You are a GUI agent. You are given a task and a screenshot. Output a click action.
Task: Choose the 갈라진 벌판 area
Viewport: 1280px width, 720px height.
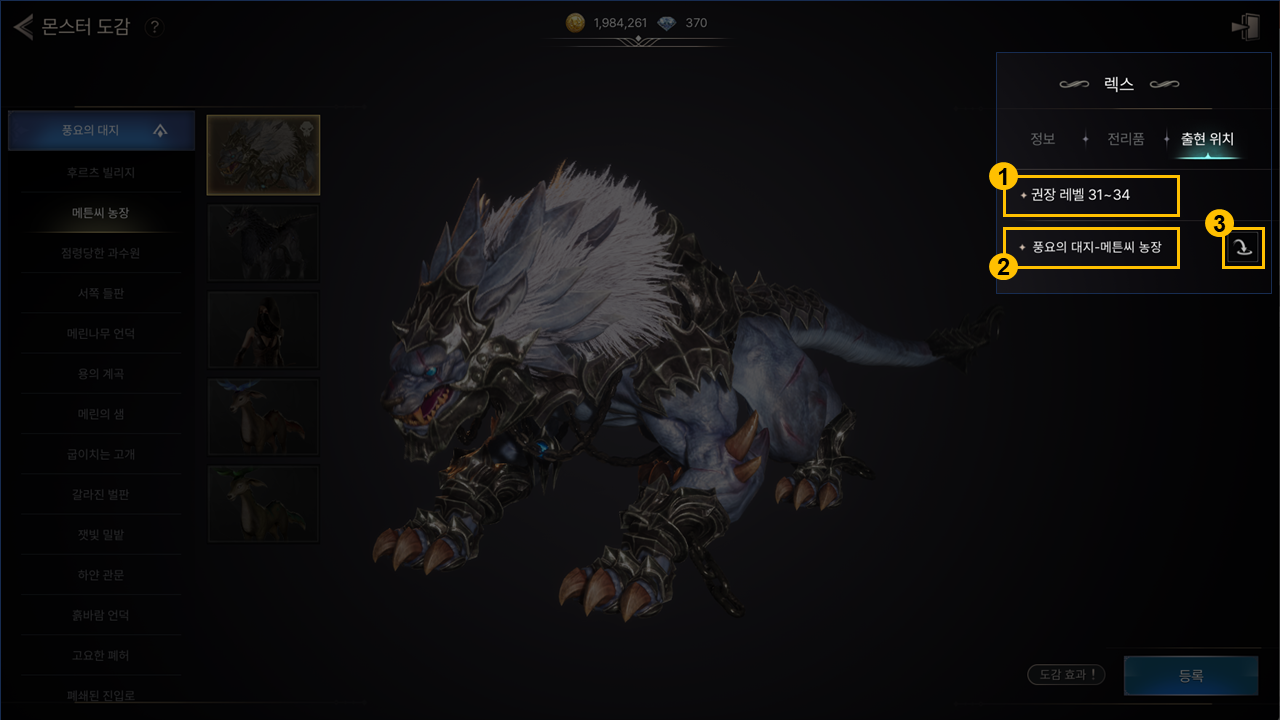click(x=100, y=494)
